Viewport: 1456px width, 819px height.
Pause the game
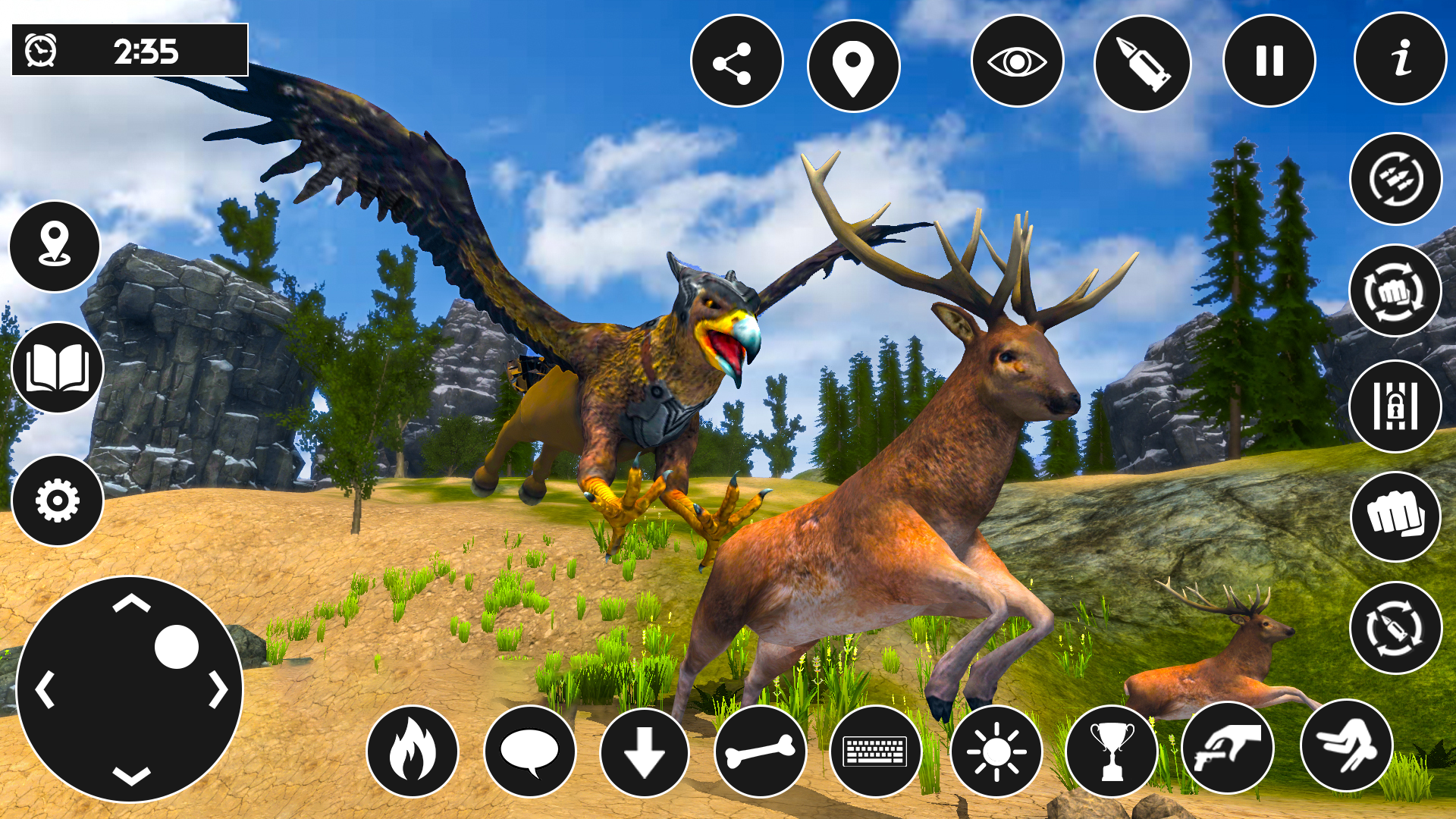1269,62
